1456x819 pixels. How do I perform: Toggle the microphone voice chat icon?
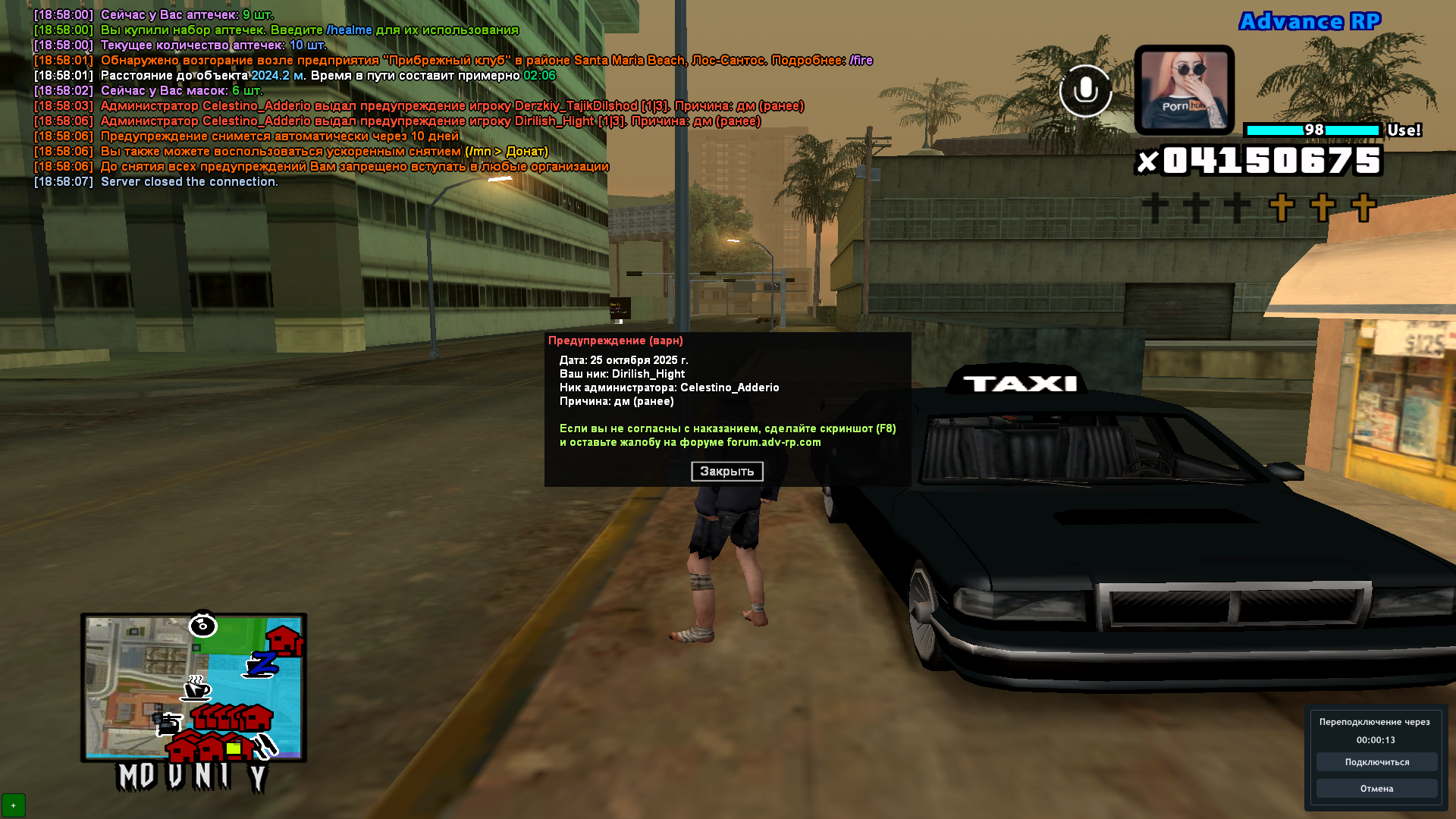(1085, 91)
